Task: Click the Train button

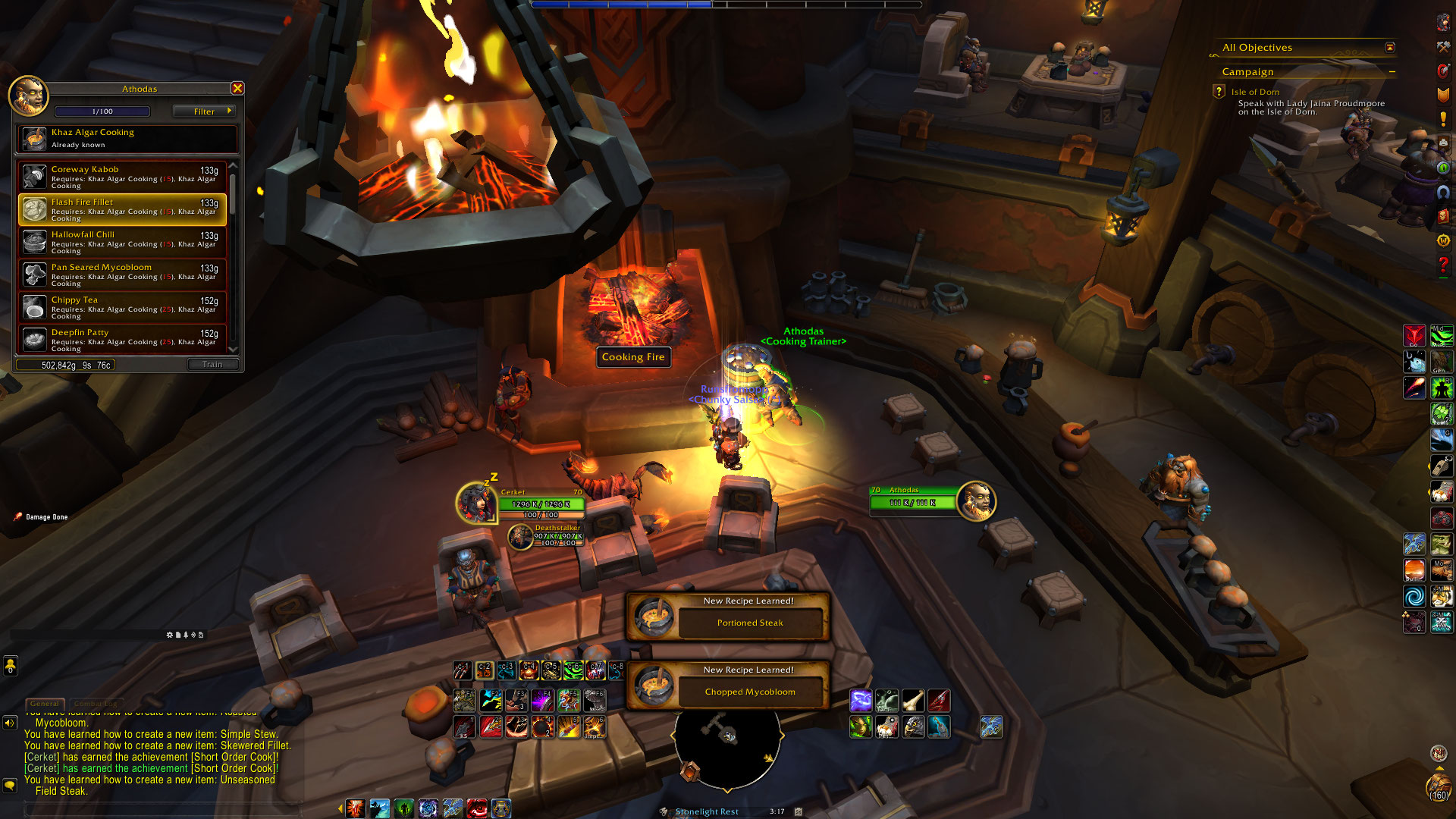Action: pos(212,365)
